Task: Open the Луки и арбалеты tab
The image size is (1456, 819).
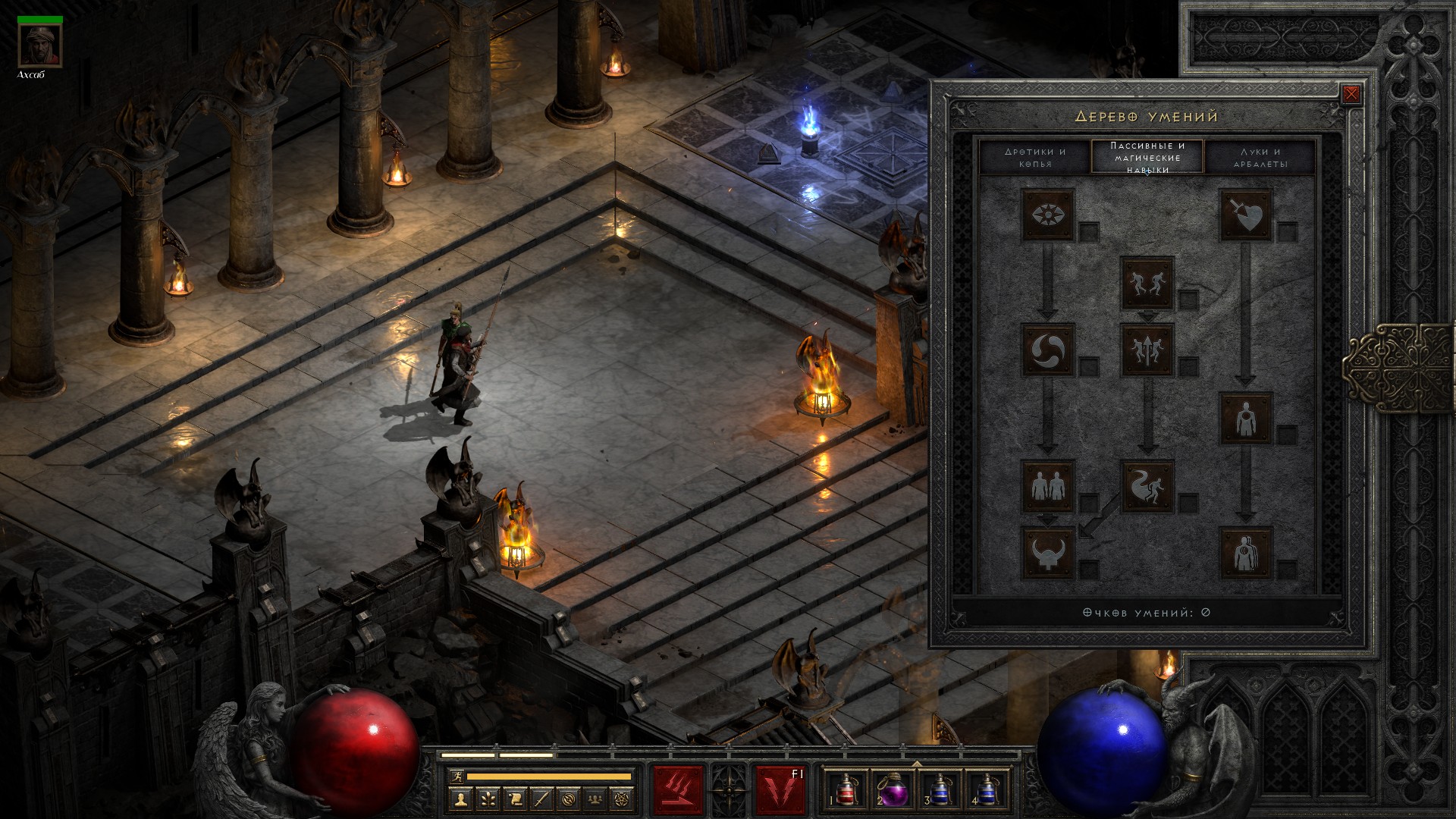Action: pos(1260,157)
